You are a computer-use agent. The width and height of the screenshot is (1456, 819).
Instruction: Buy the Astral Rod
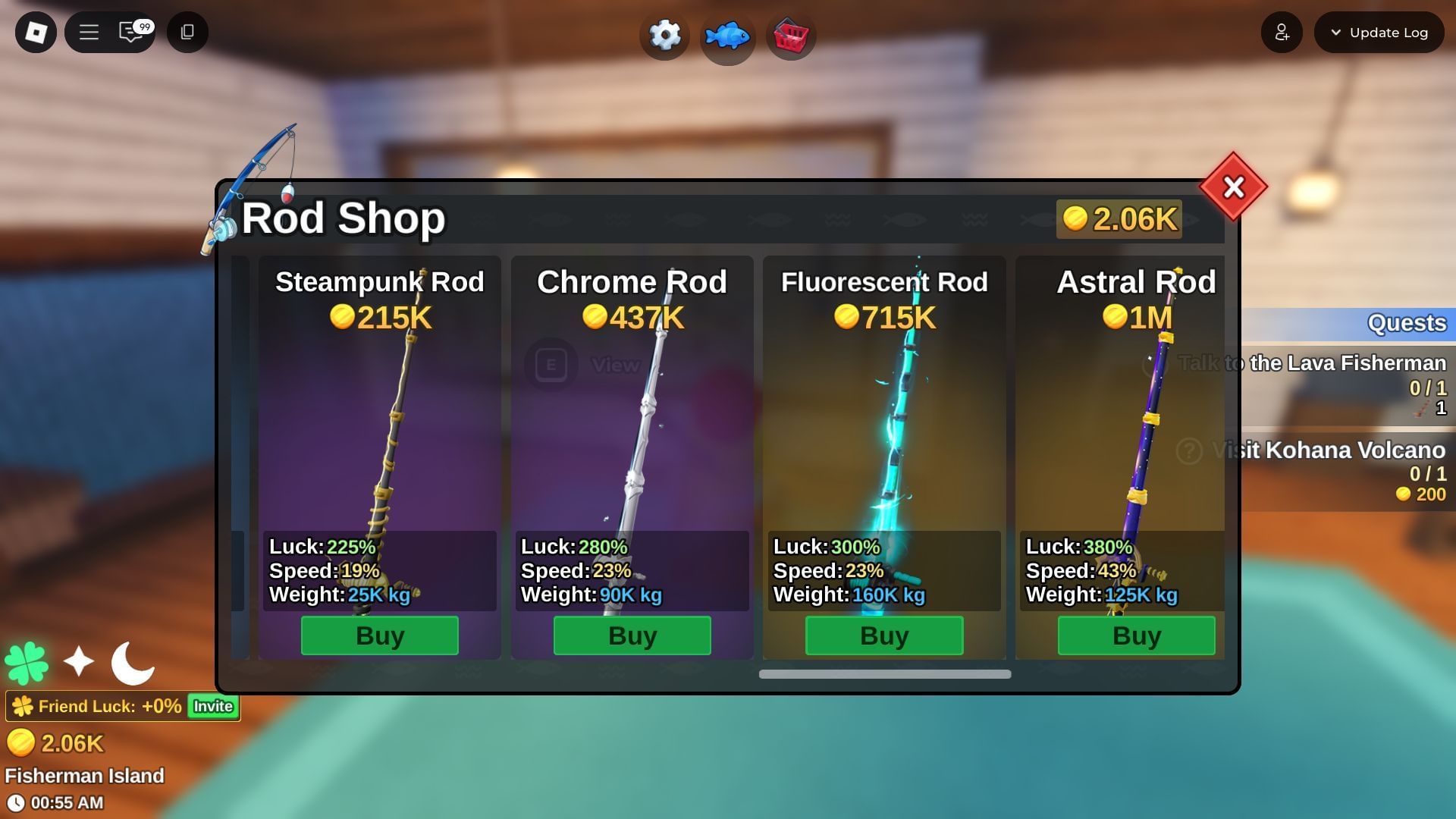1134,635
